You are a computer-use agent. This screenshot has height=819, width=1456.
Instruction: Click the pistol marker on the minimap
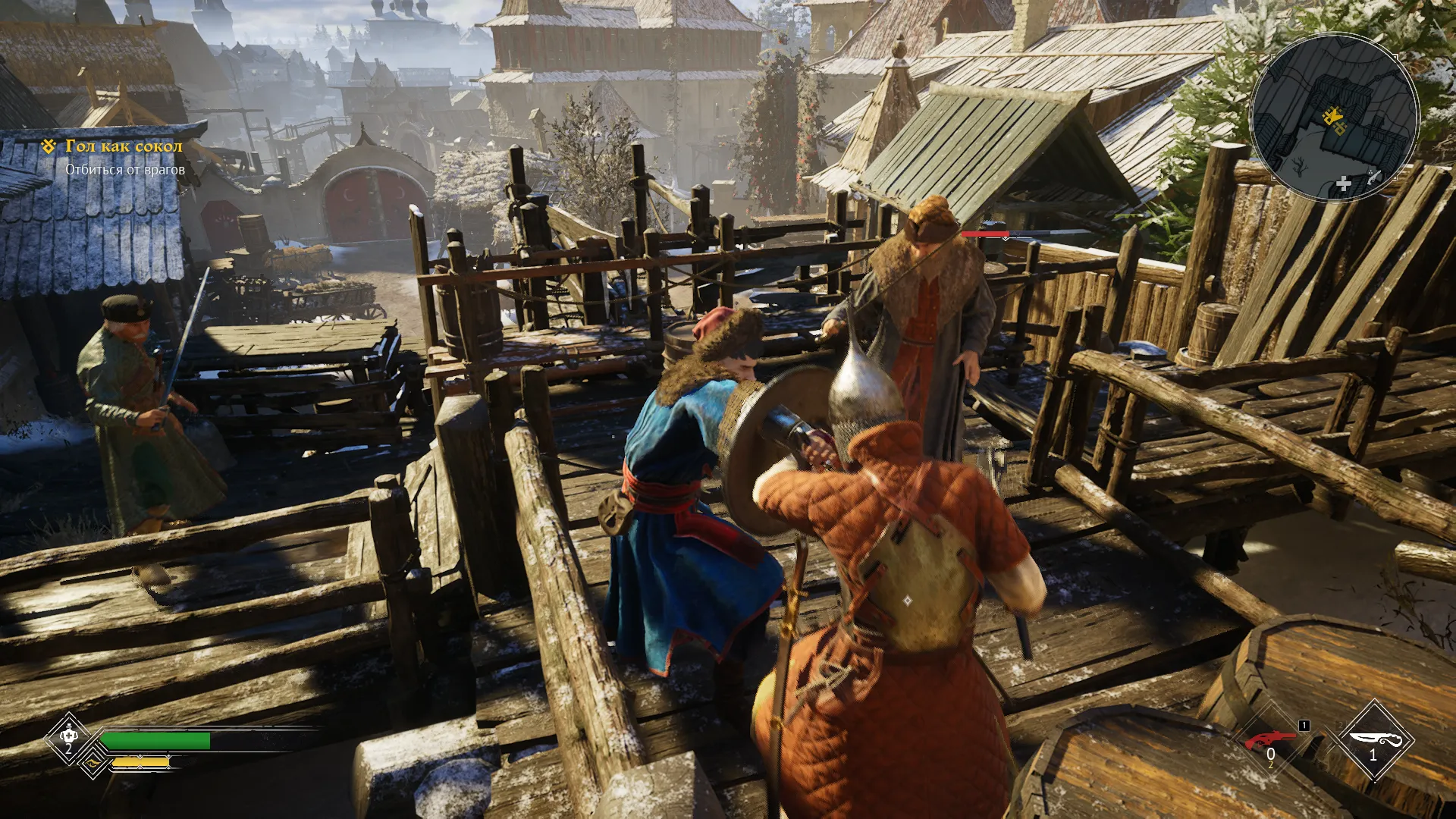point(1373,179)
